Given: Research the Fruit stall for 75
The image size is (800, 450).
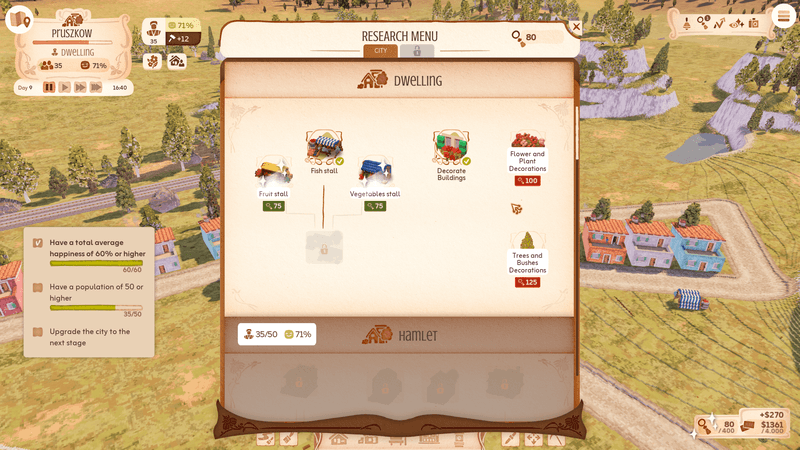Looking at the screenshot, I should click(x=273, y=206).
